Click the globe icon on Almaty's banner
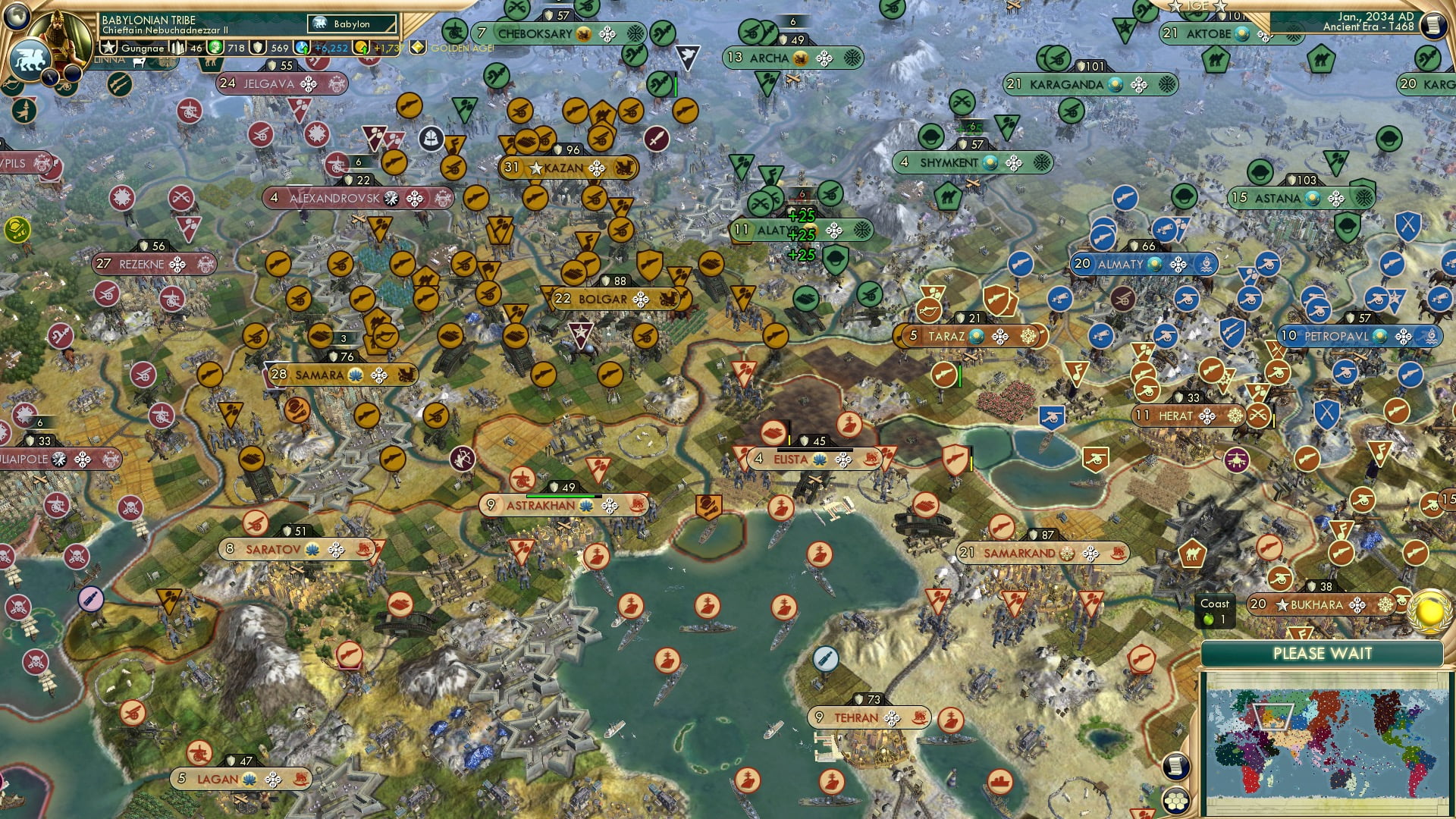 coord(1153,265)
